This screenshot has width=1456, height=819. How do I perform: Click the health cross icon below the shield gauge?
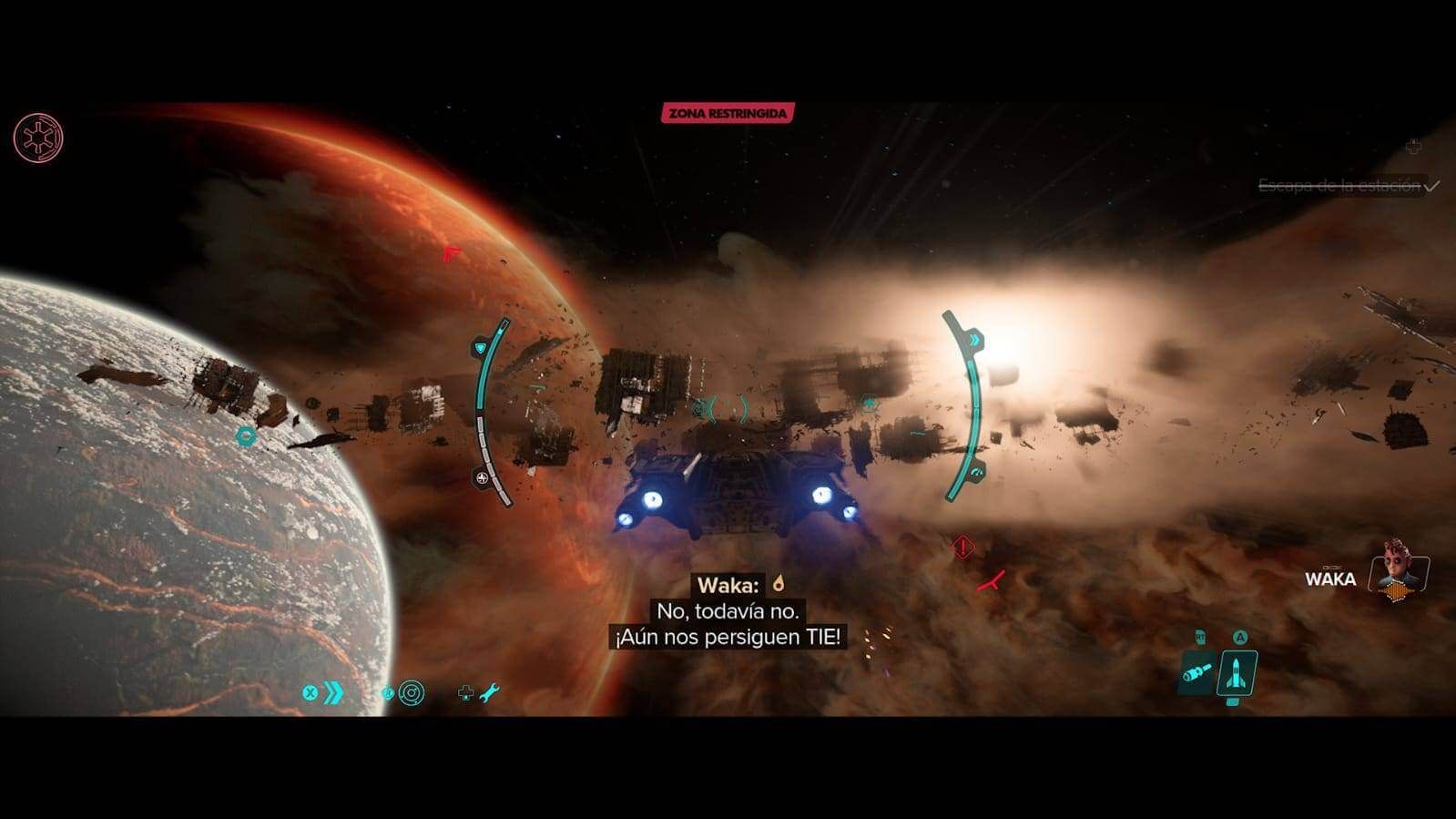pyautogui.click(x=480, y=476)
